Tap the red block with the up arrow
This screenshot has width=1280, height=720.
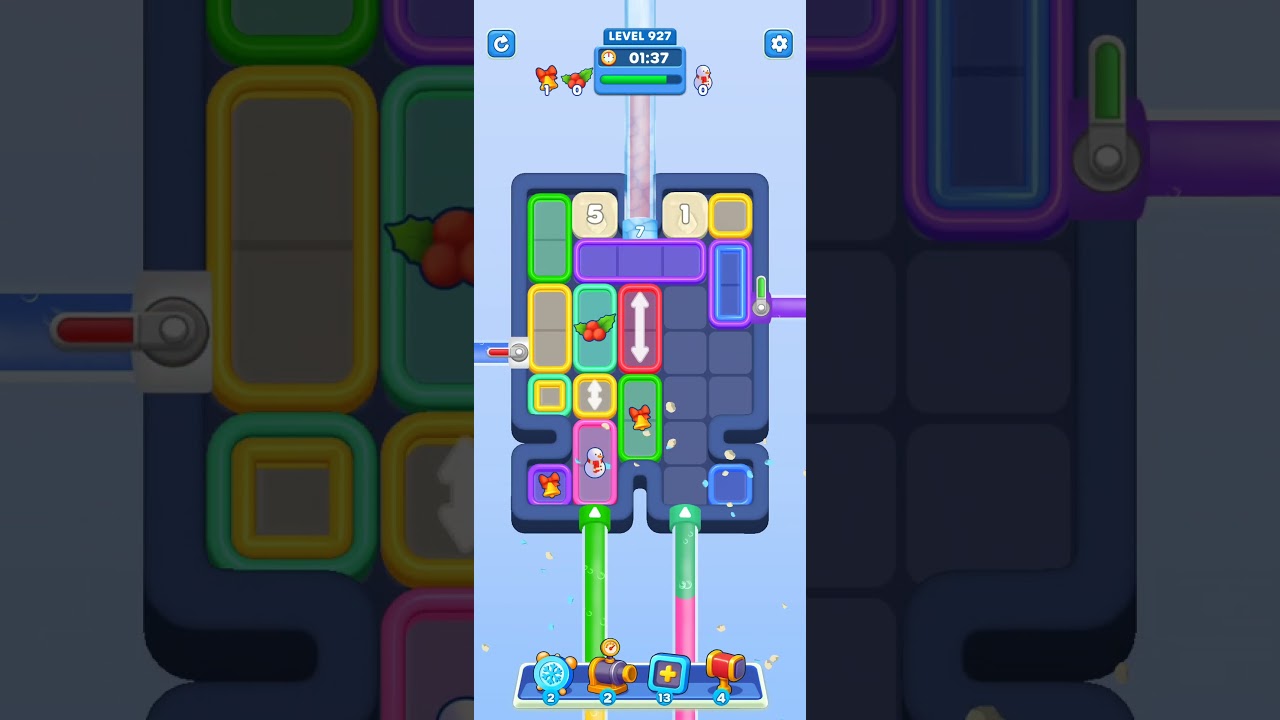tap(640, 330)
